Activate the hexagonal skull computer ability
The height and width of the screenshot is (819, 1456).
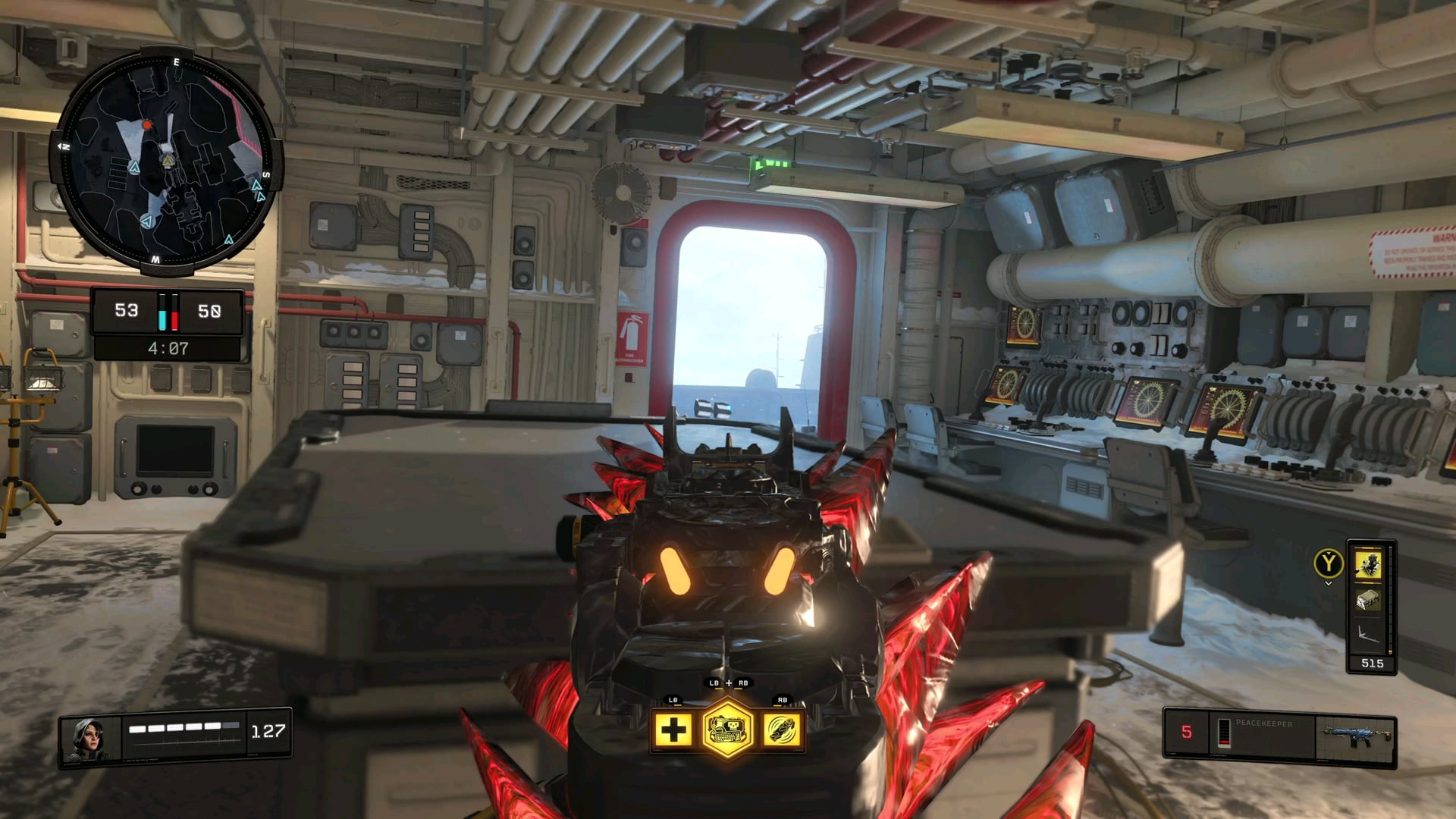click(727, 730)
